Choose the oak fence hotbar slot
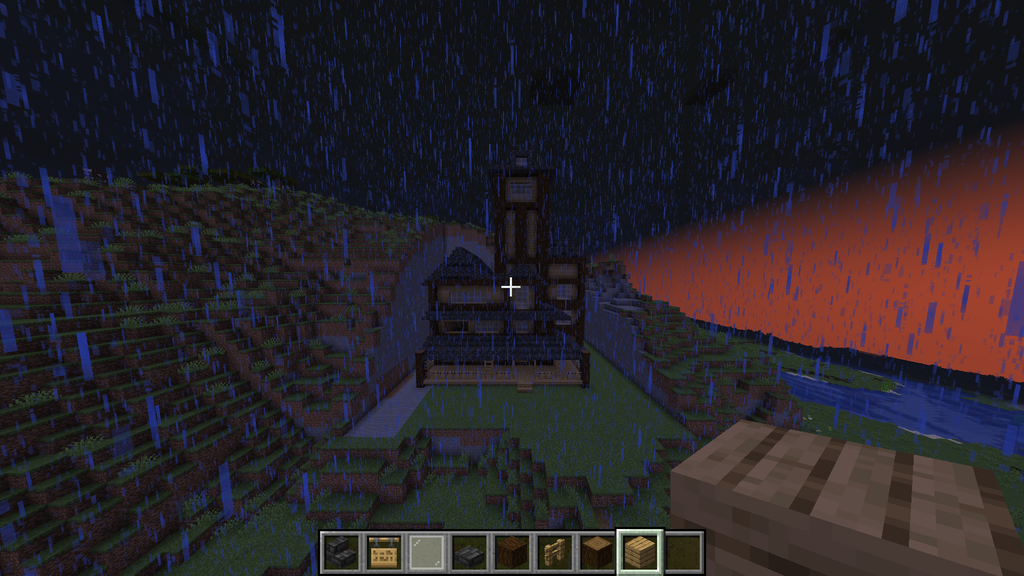The width and height of the screenshot is (1024, 576). click(554, 552)
